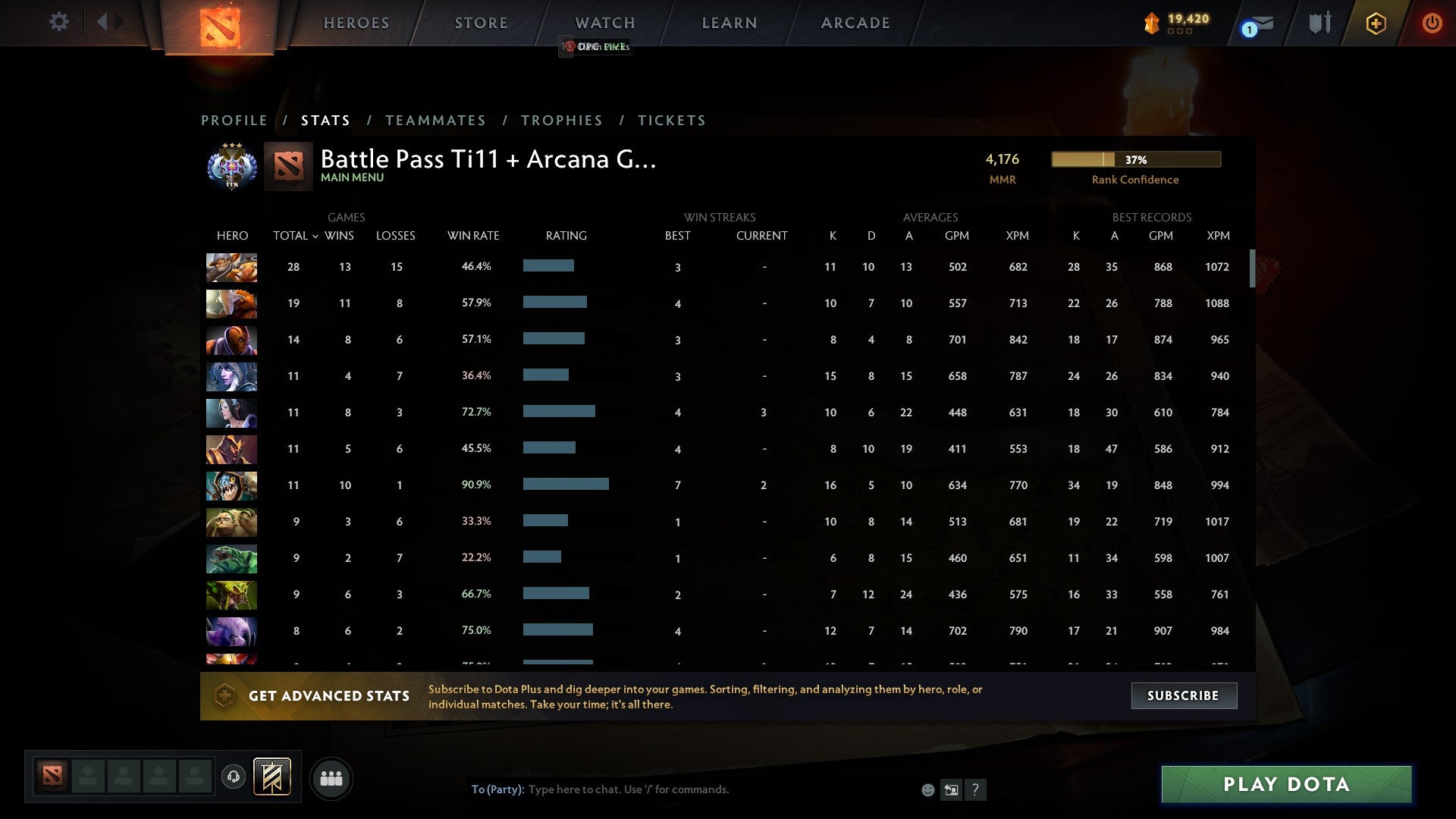Open voice chat with the headset icon

click(234, 777)
